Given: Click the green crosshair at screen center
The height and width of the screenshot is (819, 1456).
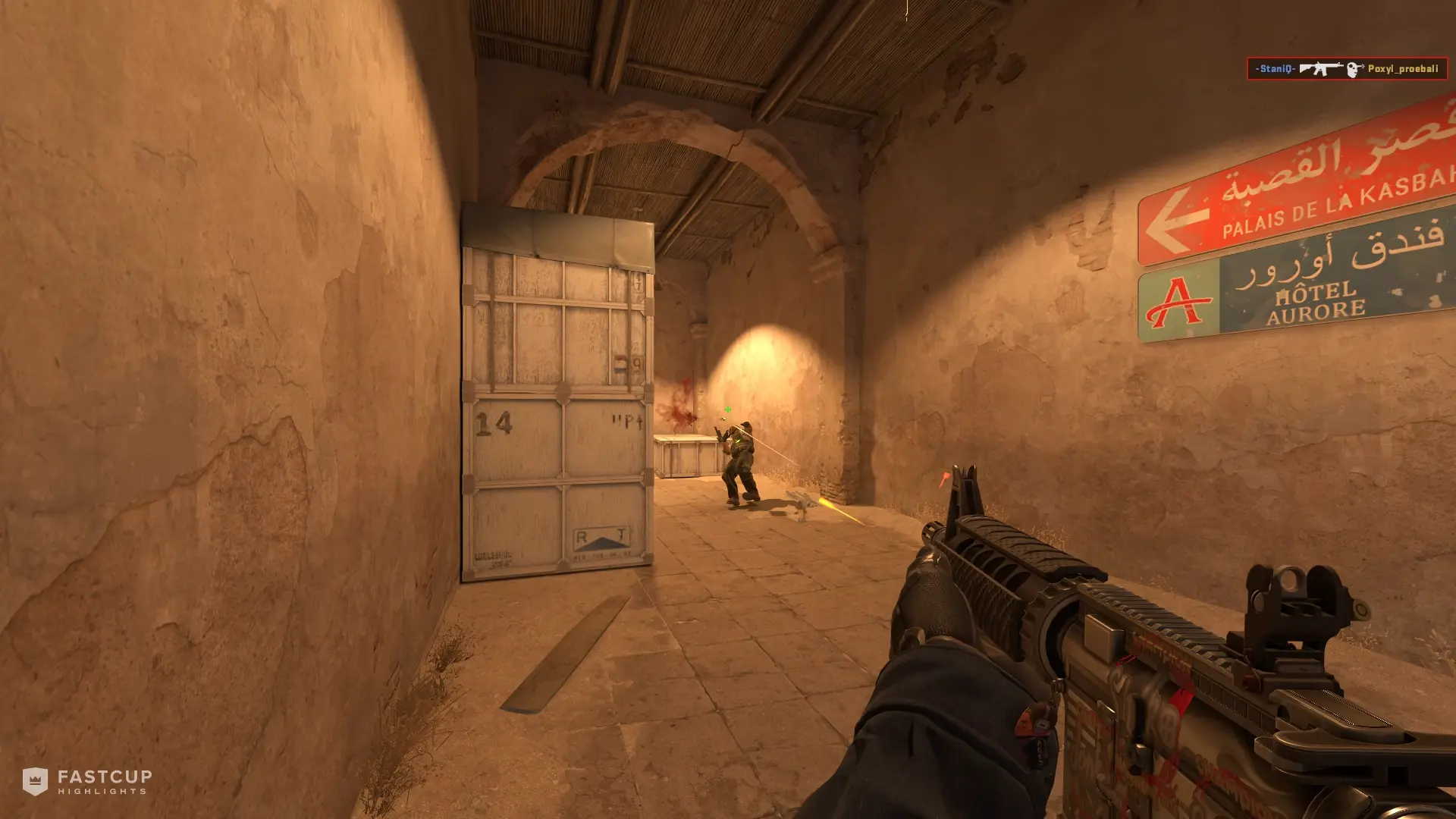Looking at the screenshot, I should (729, 409).
